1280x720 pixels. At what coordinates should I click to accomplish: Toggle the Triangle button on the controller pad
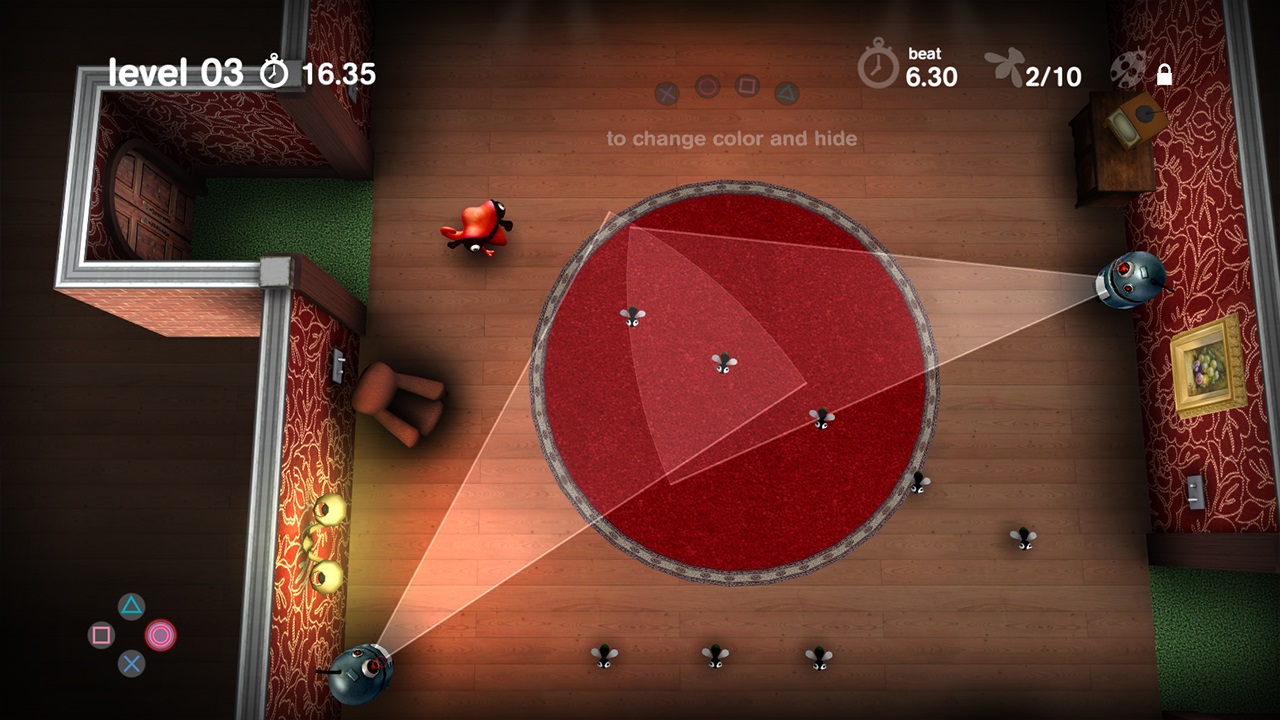(x=131, y=606)
